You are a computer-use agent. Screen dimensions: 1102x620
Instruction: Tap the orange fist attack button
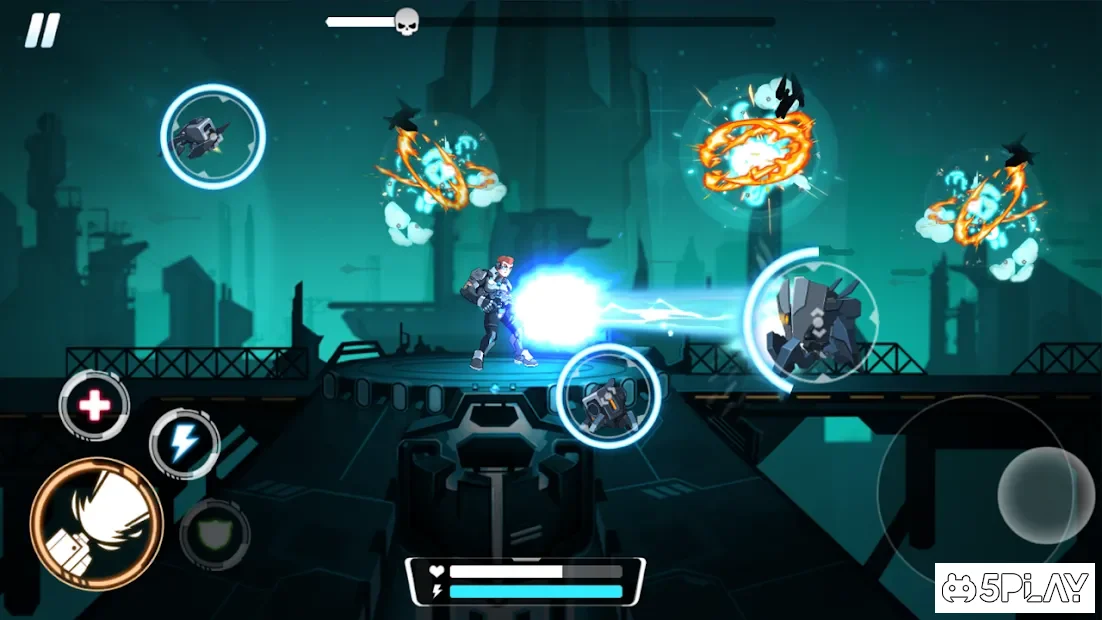point(96,523)
